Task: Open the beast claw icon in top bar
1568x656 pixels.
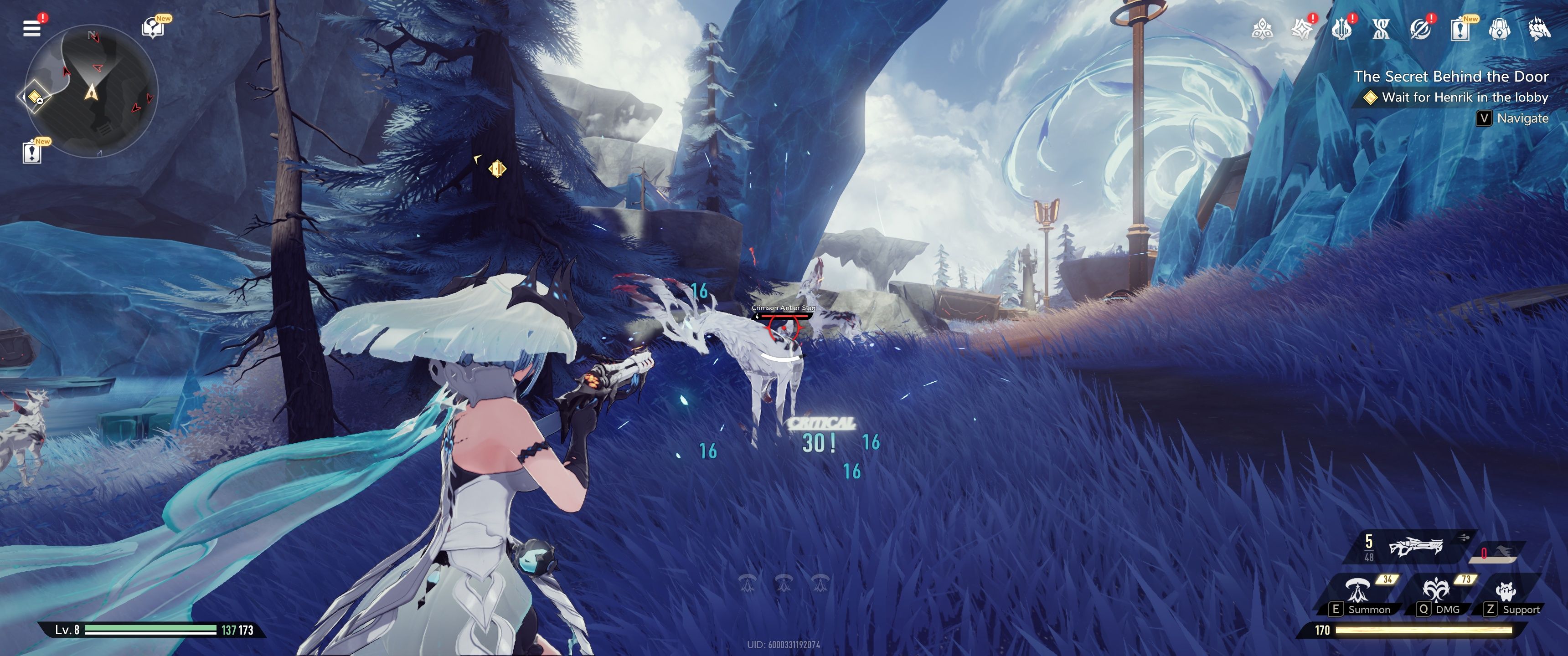Action: [x=1539, y=29]
